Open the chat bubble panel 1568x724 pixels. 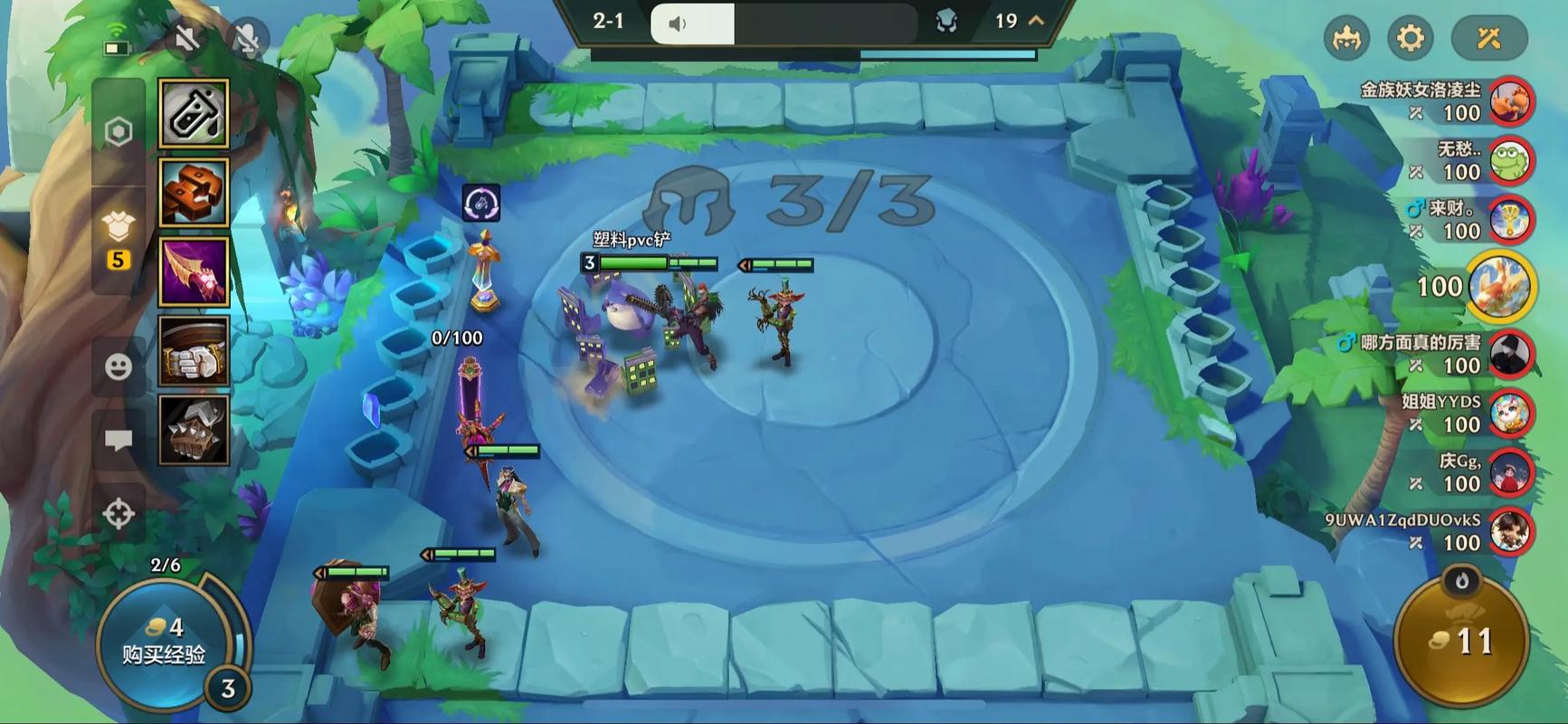119,441
